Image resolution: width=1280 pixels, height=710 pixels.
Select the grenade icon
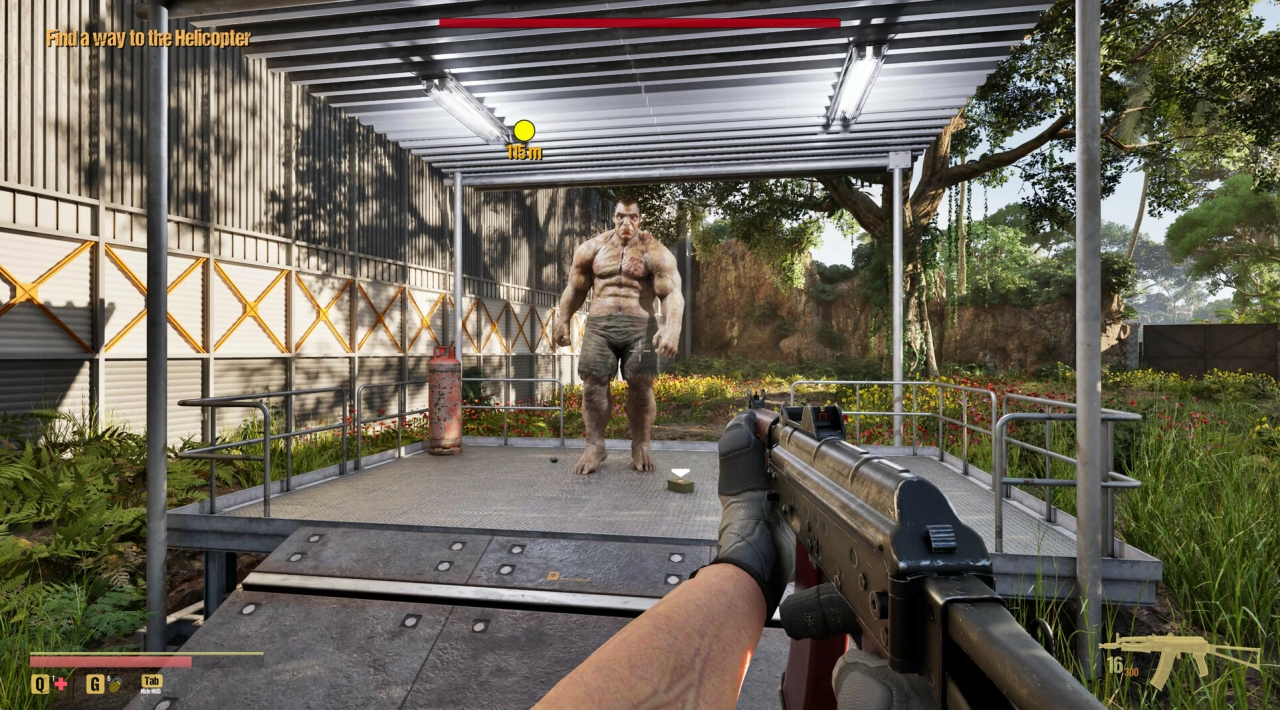coord(113,684)
